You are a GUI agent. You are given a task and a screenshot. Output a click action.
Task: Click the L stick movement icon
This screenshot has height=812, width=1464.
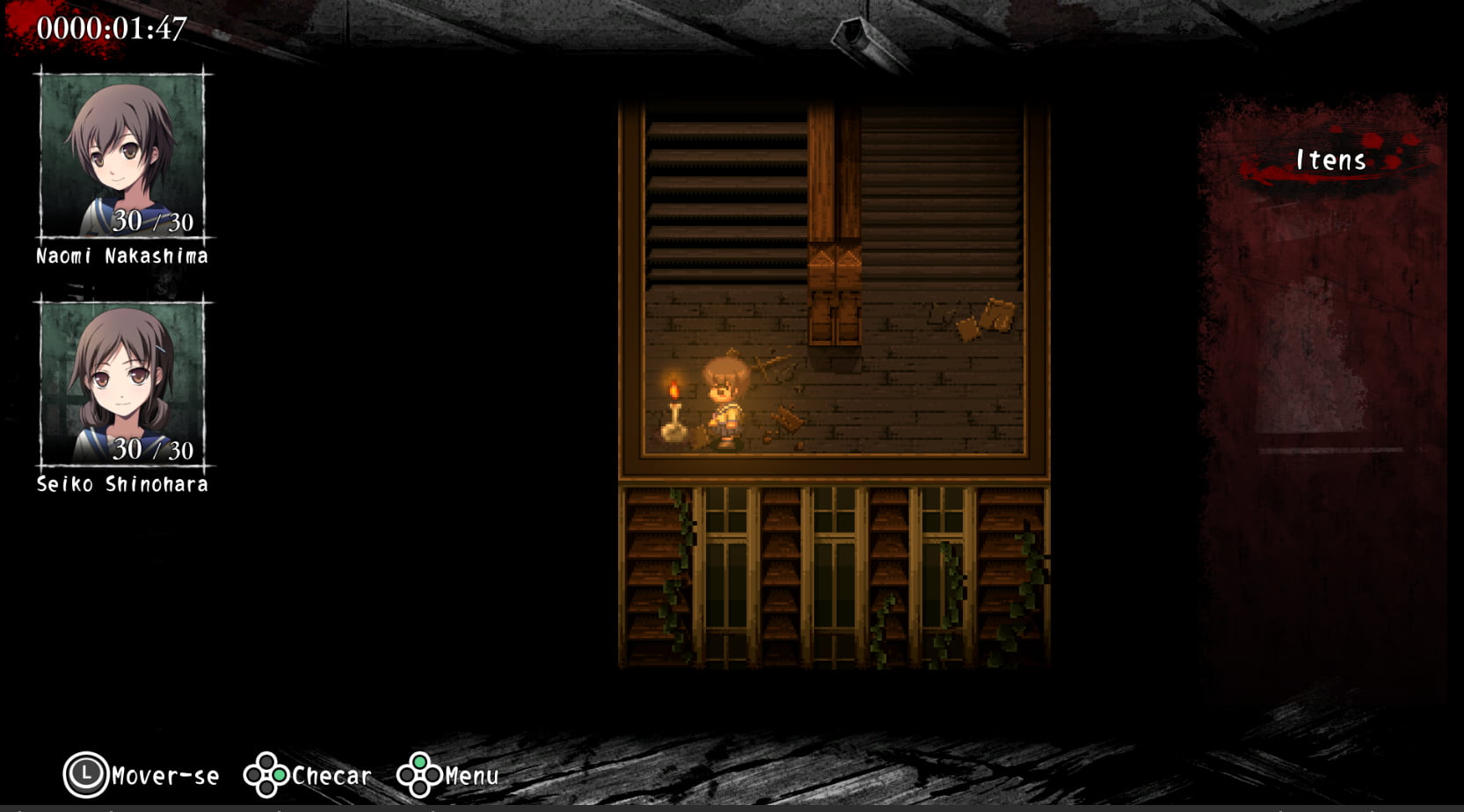click(x=85, y=775)
